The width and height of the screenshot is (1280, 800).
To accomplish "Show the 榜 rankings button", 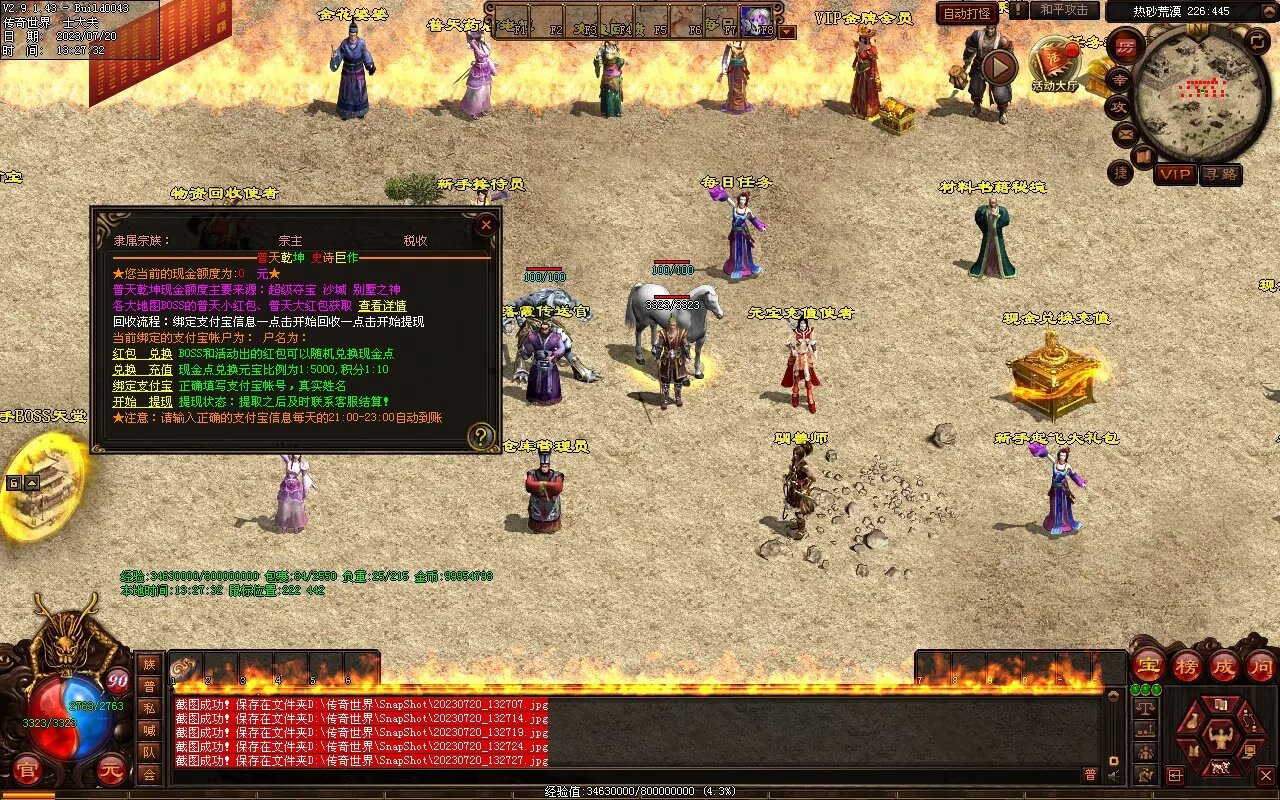I will [x=1187, y=665].
